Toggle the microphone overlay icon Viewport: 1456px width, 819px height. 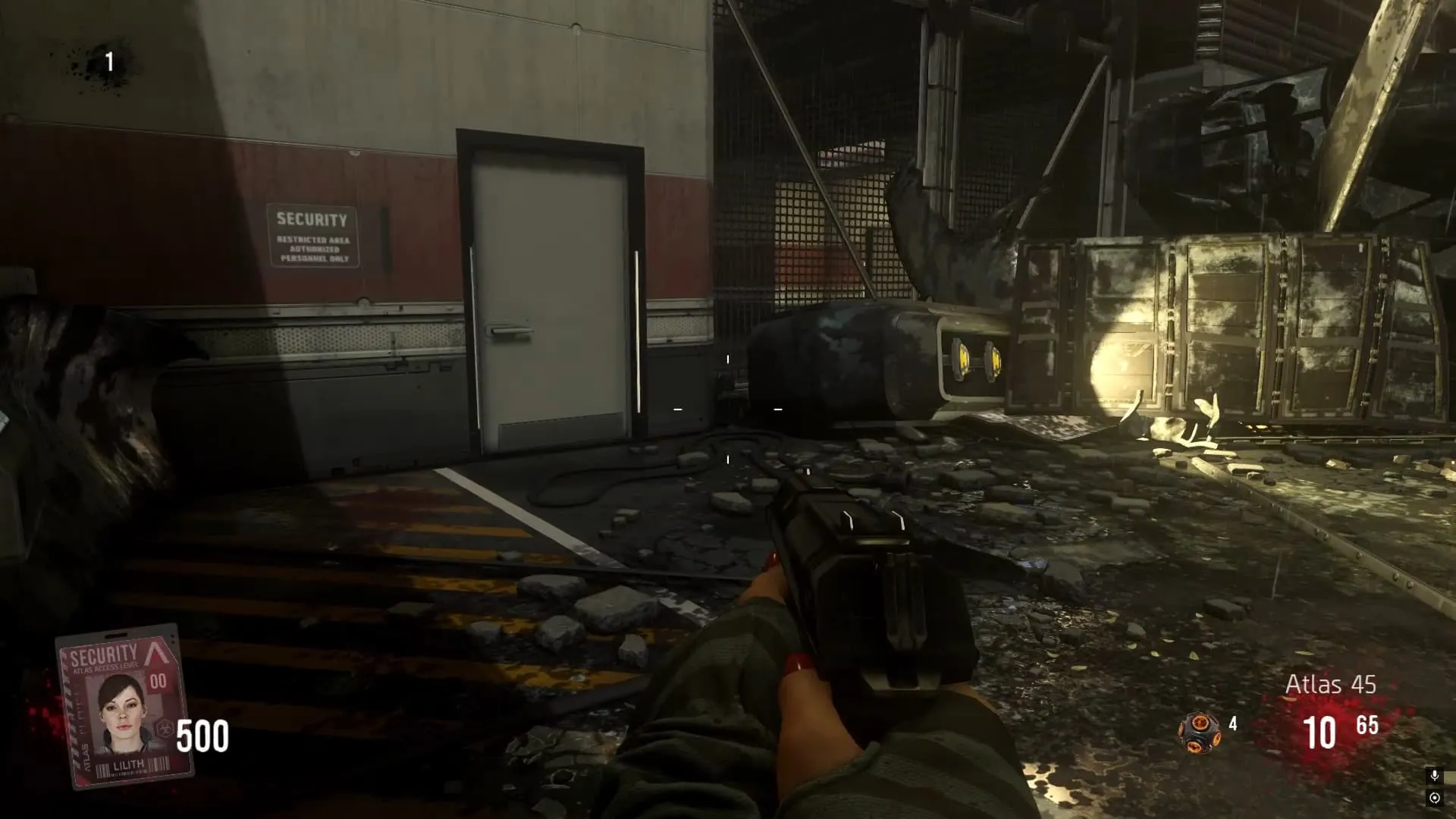point(1434,776)
